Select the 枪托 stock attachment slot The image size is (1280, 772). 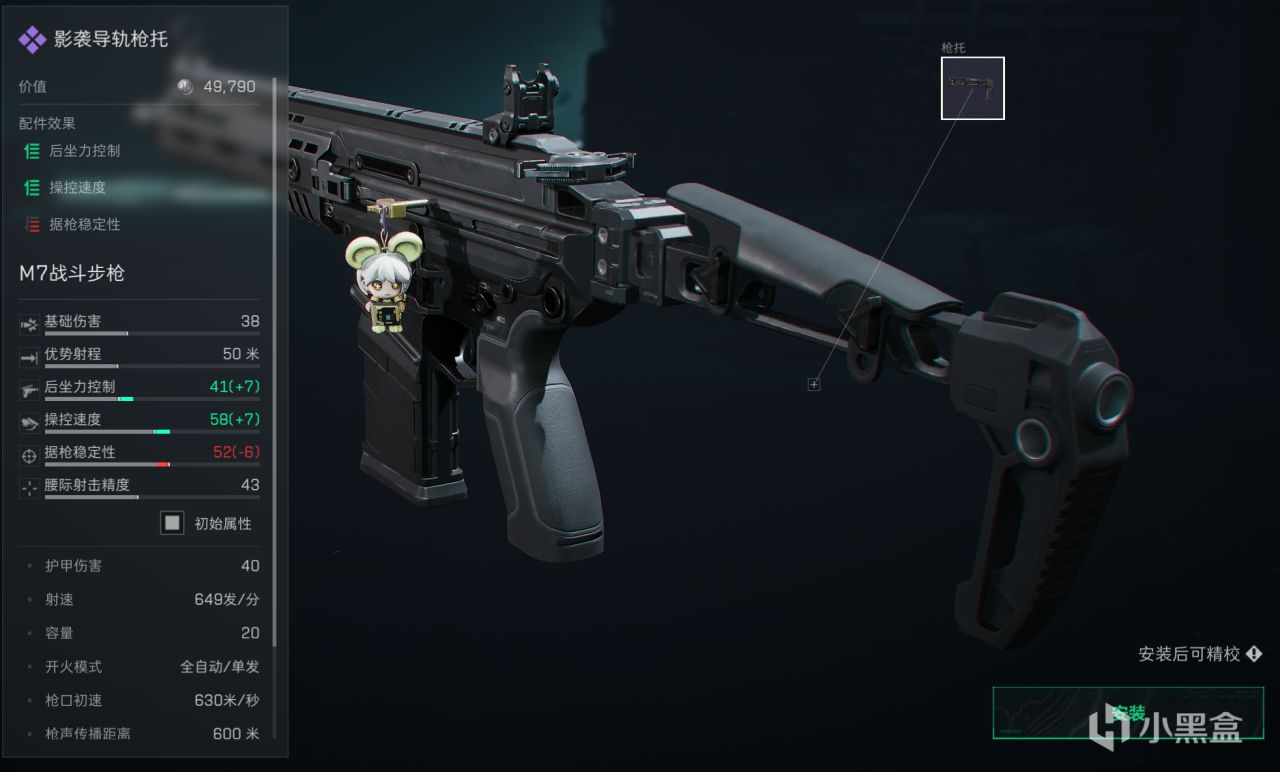point(972,88)
